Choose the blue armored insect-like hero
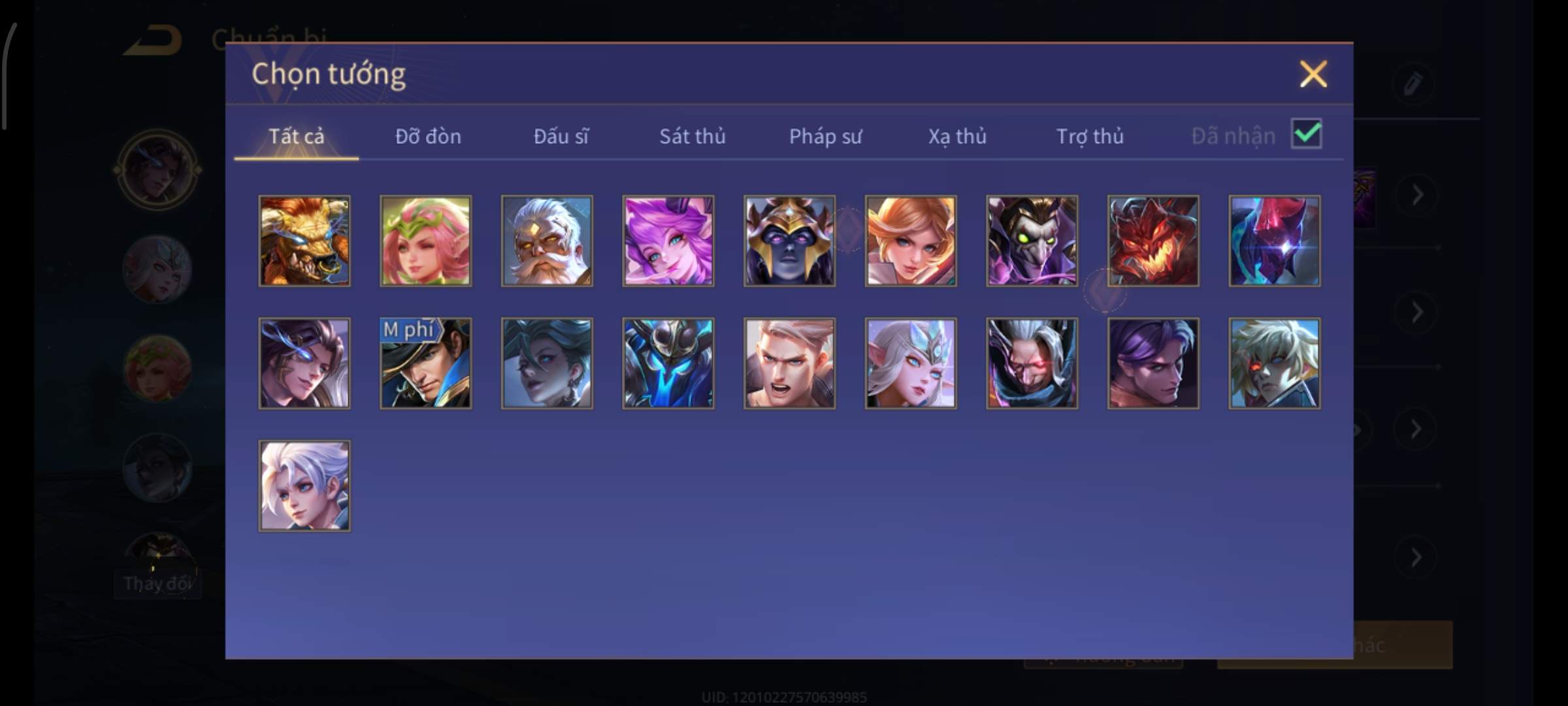The width and height of the screenshot is (1568, 706). click(x=668, y=363)
